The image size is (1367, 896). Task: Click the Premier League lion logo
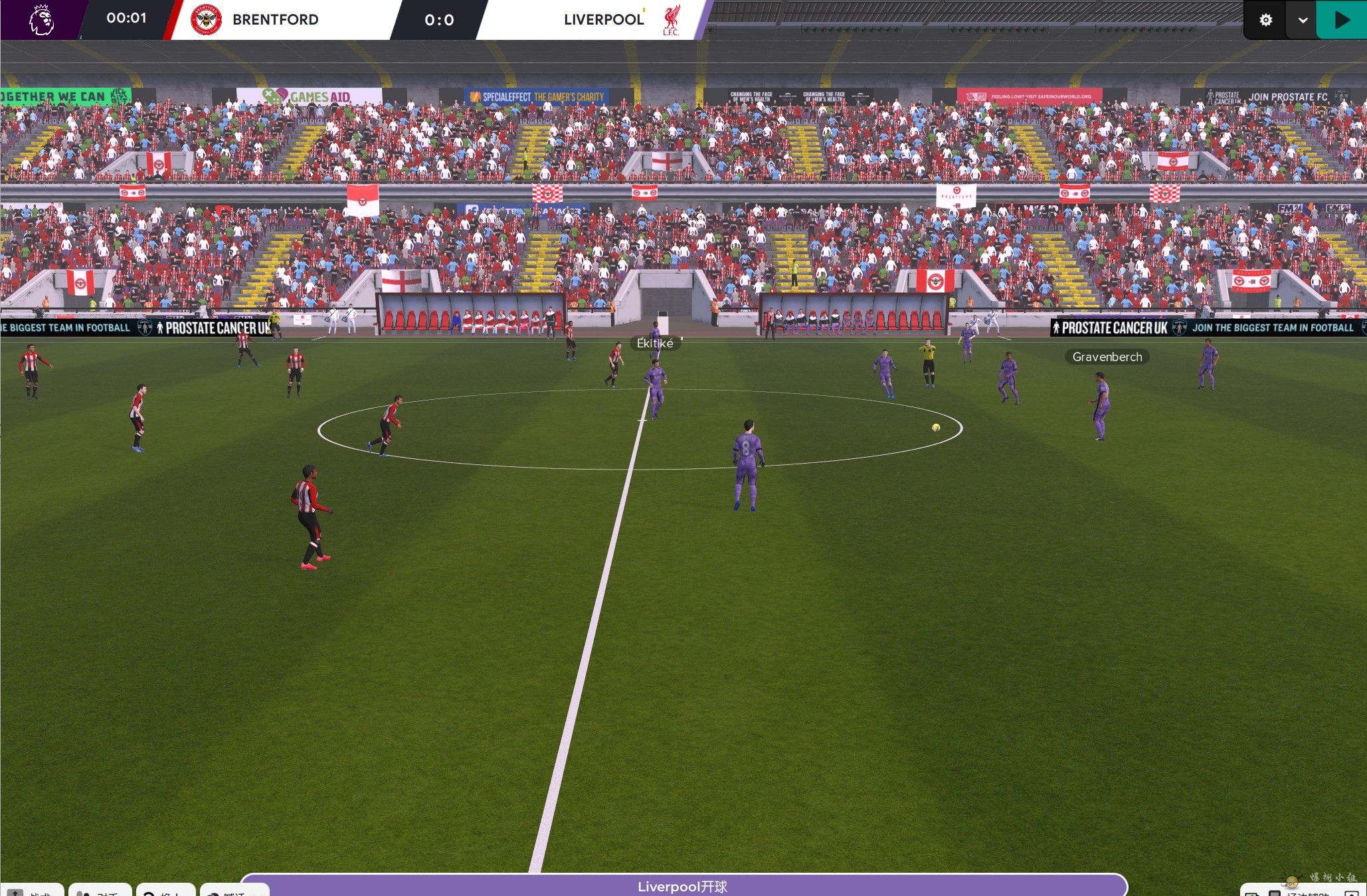point(41,20)
